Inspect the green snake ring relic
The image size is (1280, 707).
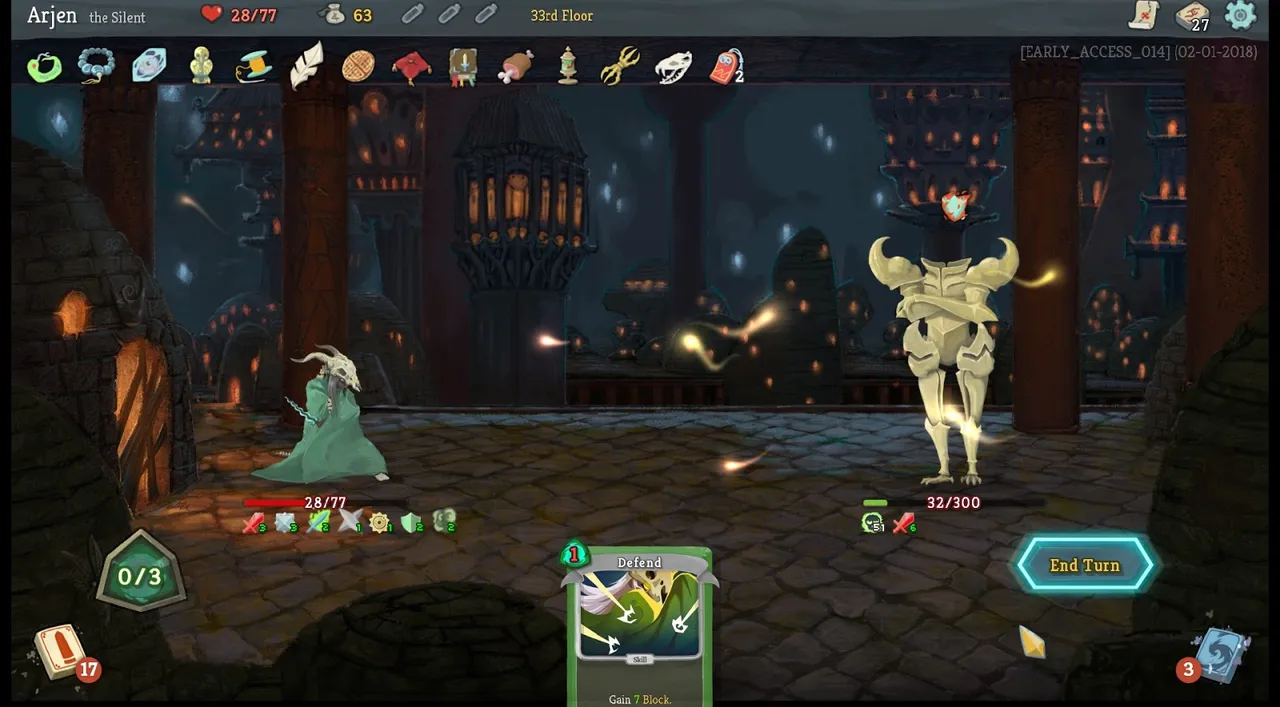pos(44,67)
